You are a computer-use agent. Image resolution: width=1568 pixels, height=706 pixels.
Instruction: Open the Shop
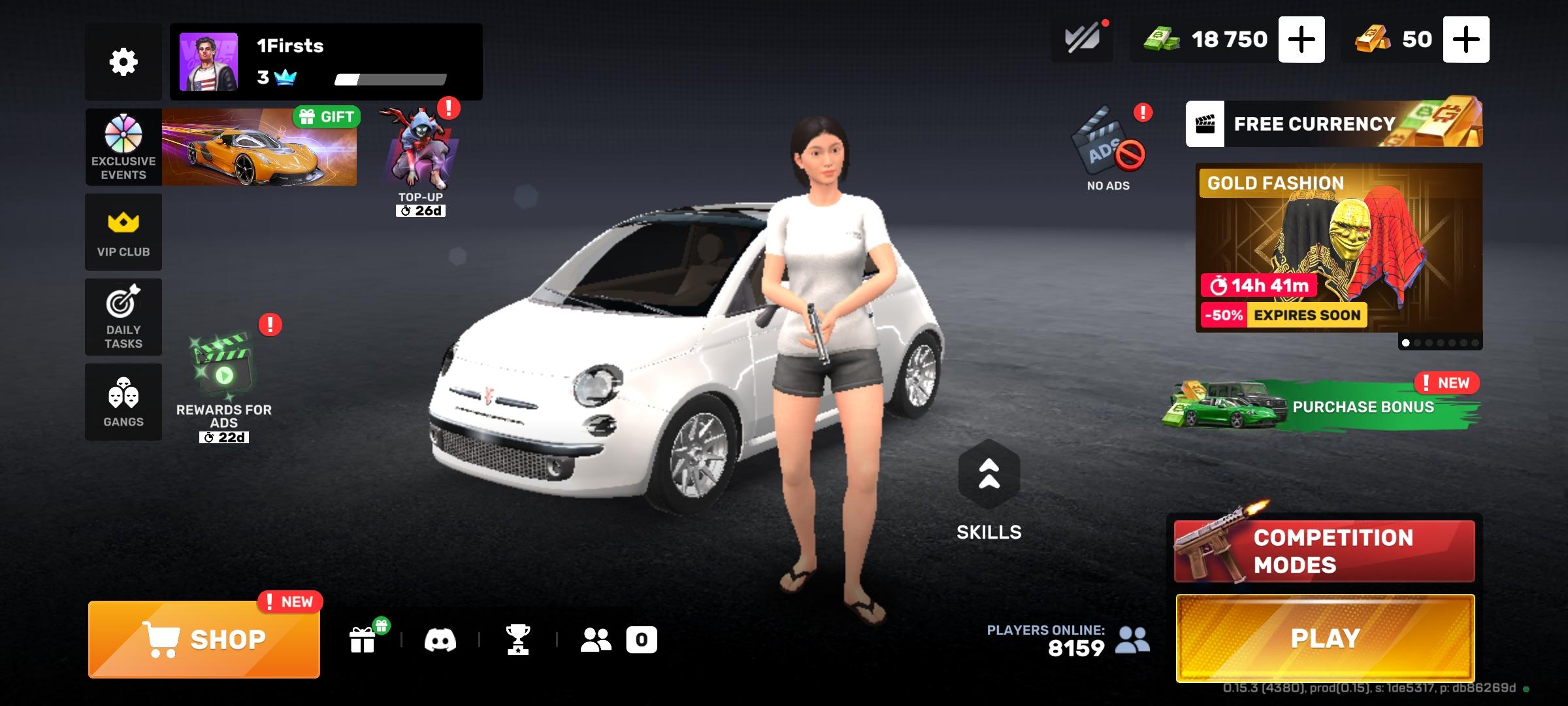(x=204, y=639)
